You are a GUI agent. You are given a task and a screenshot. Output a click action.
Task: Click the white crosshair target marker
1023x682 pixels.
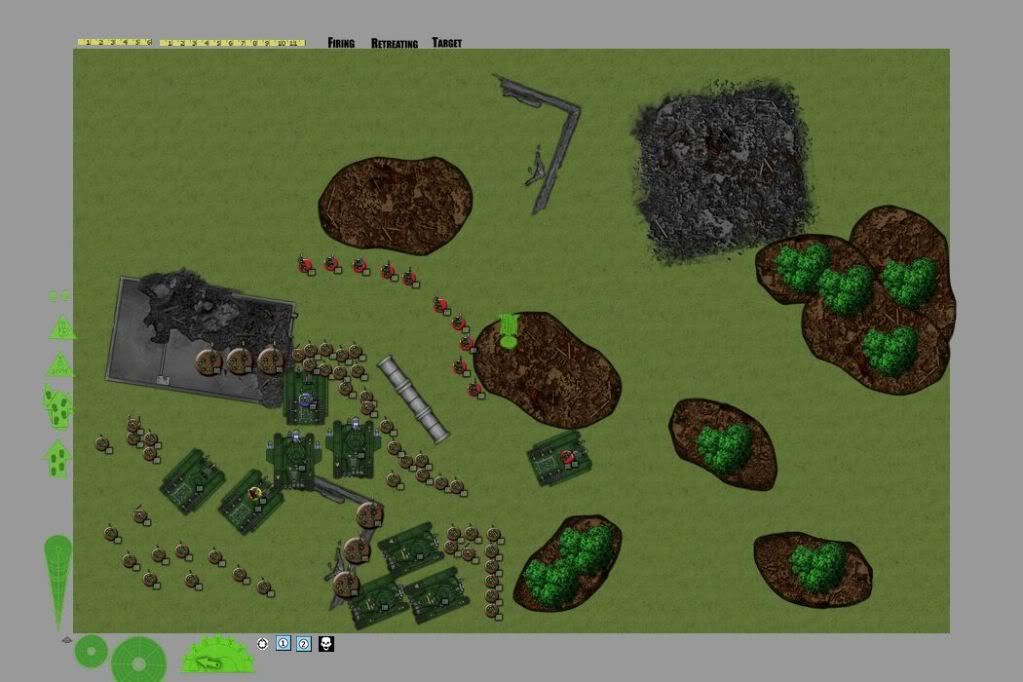click(x=262, y=643)
